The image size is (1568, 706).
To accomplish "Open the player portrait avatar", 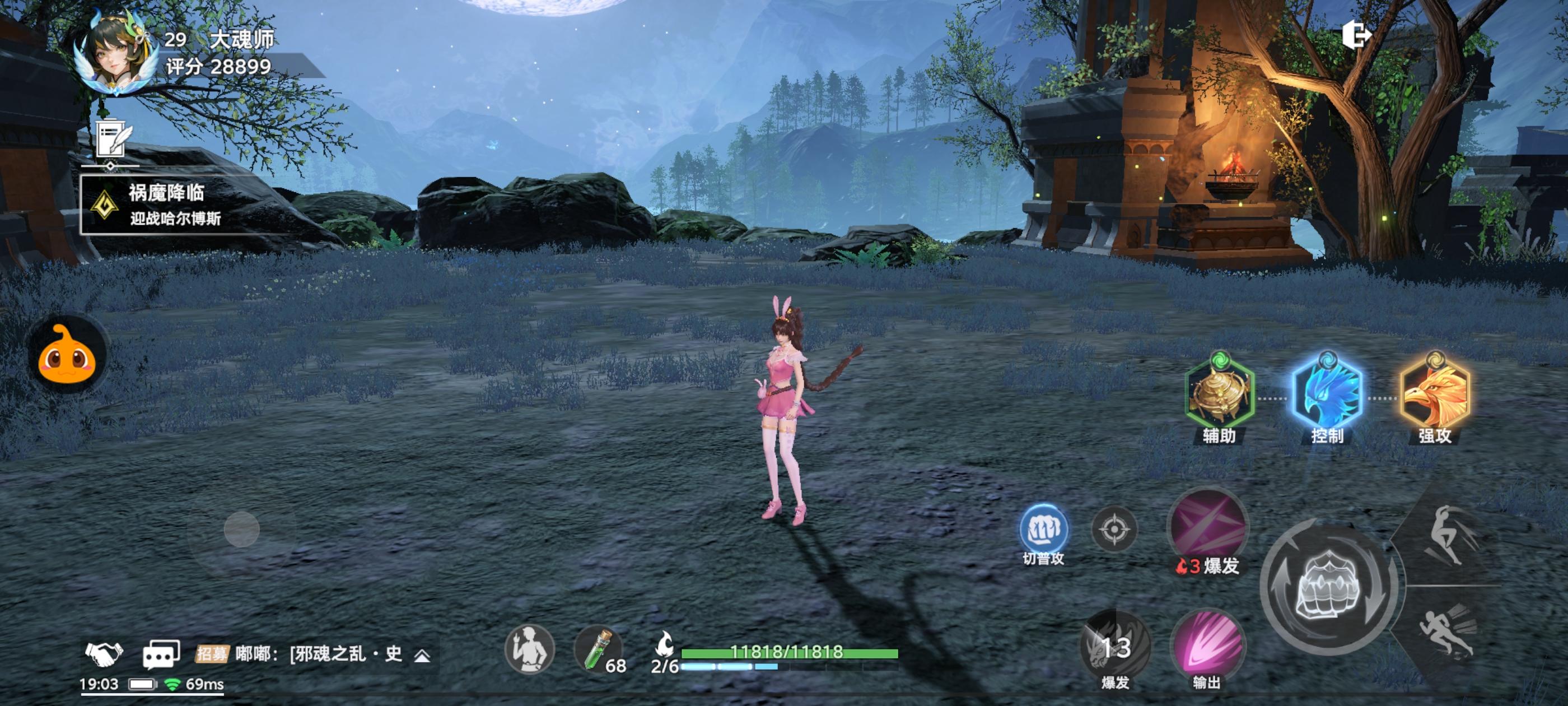I will pos(117,54).
